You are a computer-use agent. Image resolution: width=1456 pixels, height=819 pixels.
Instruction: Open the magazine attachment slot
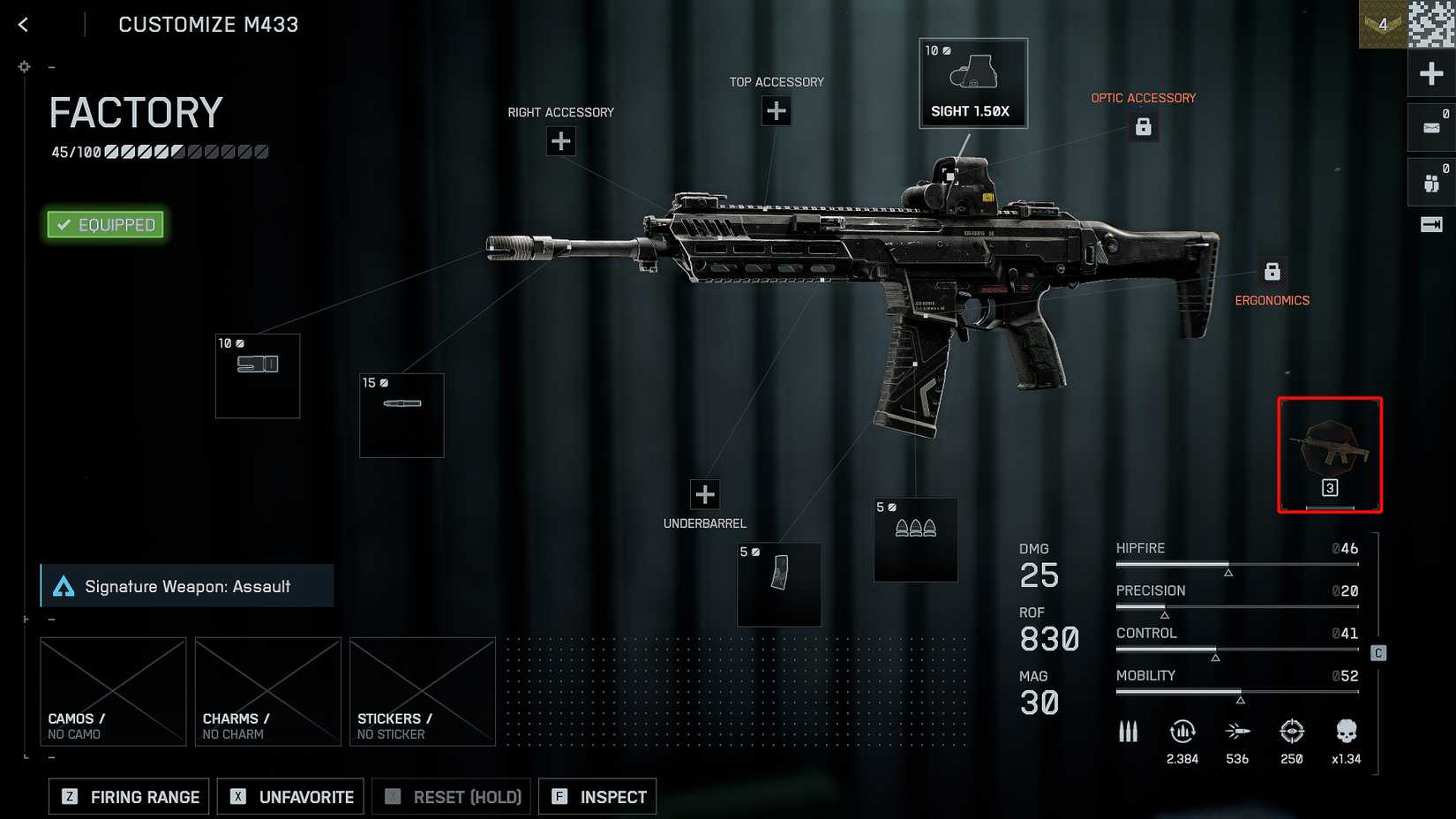(x=779, y=585)
